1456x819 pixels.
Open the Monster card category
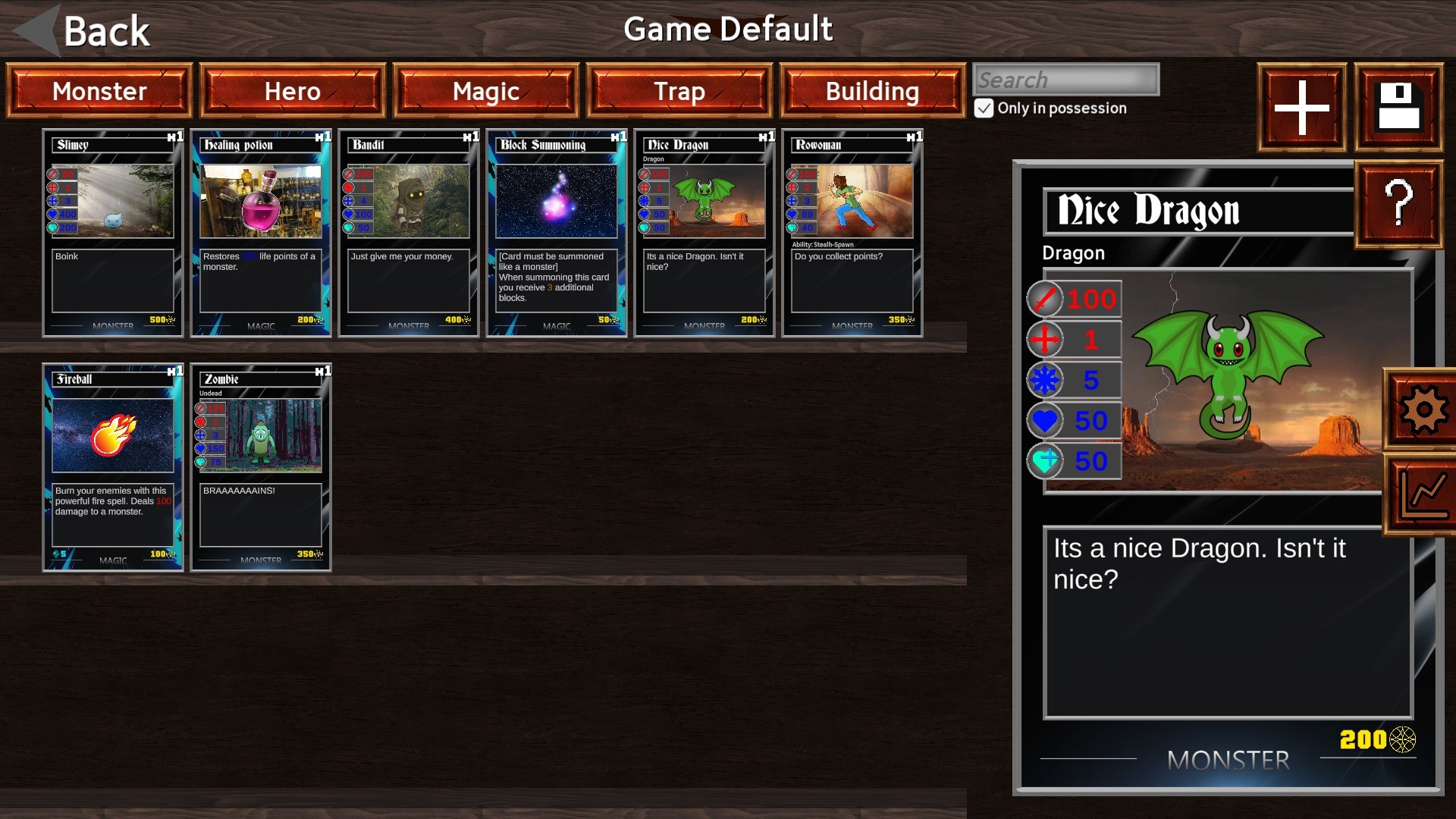[x=99, y=91]
